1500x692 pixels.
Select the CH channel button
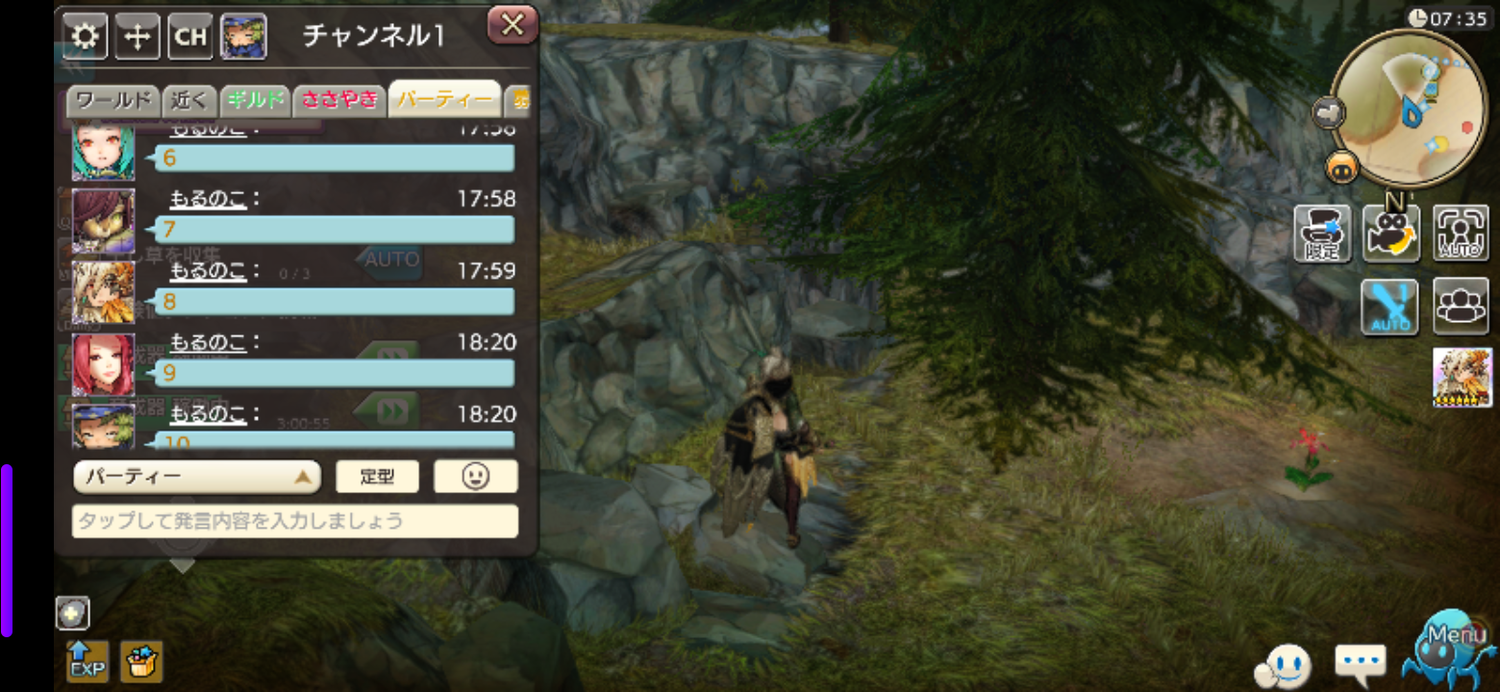click(x=189, y=37)
